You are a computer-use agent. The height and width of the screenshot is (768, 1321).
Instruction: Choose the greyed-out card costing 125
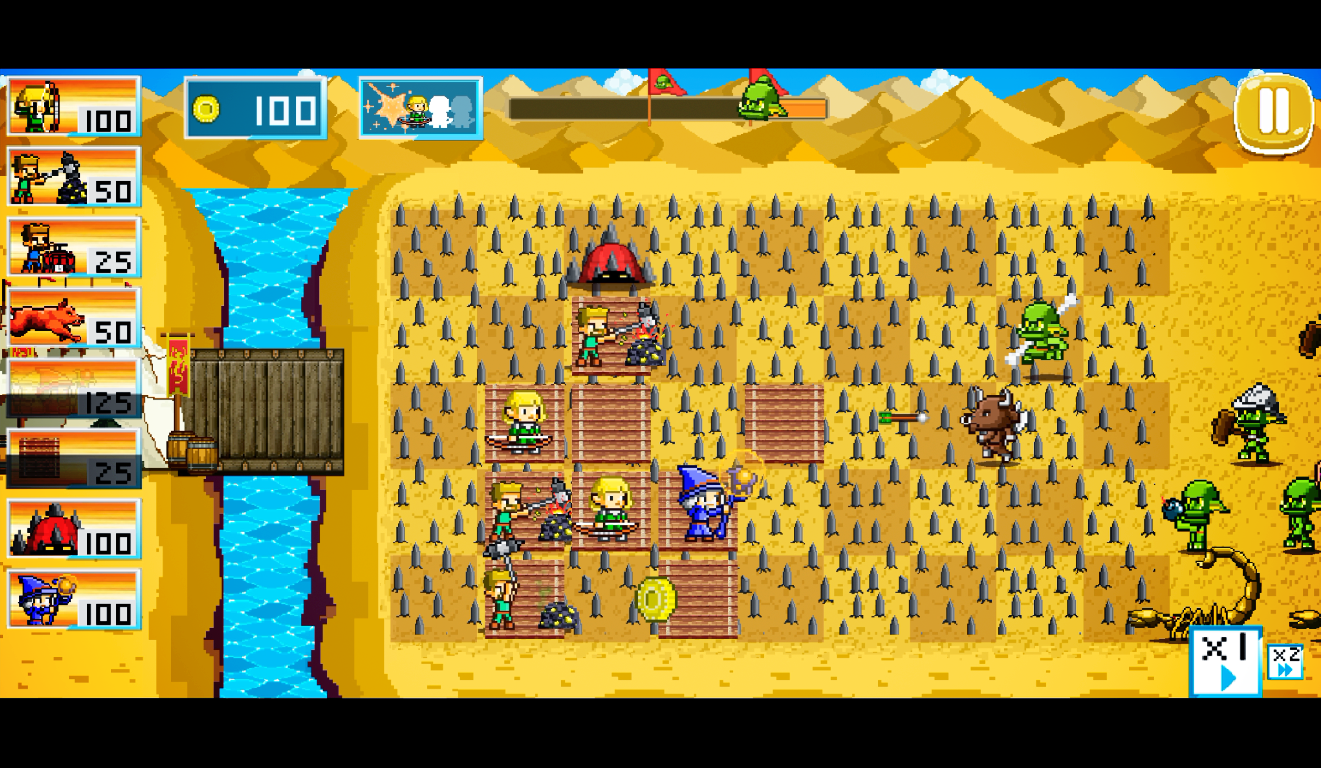tap(73, 388)
